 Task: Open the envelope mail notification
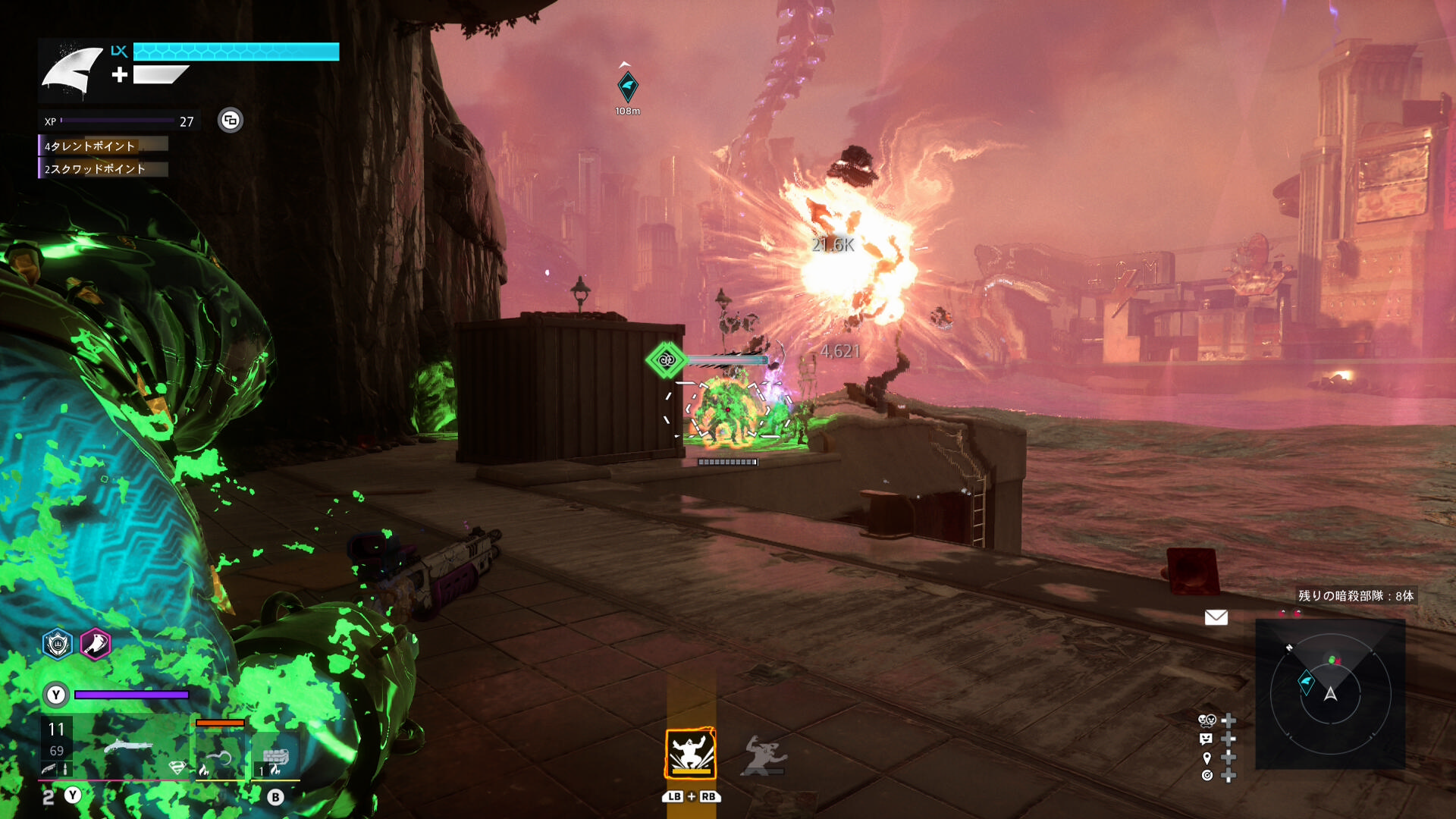pos(1216,617)
